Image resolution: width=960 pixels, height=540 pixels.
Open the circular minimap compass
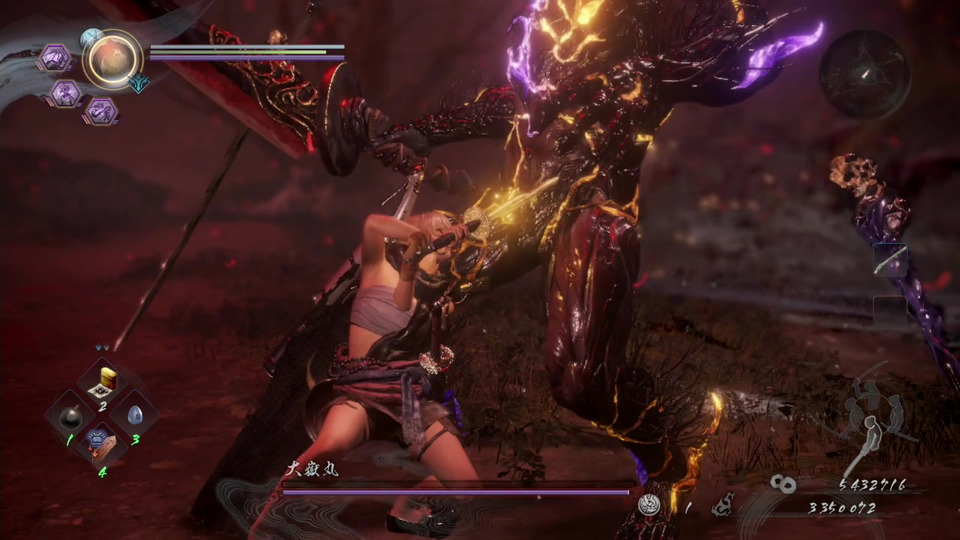click(x=865, y=73)
